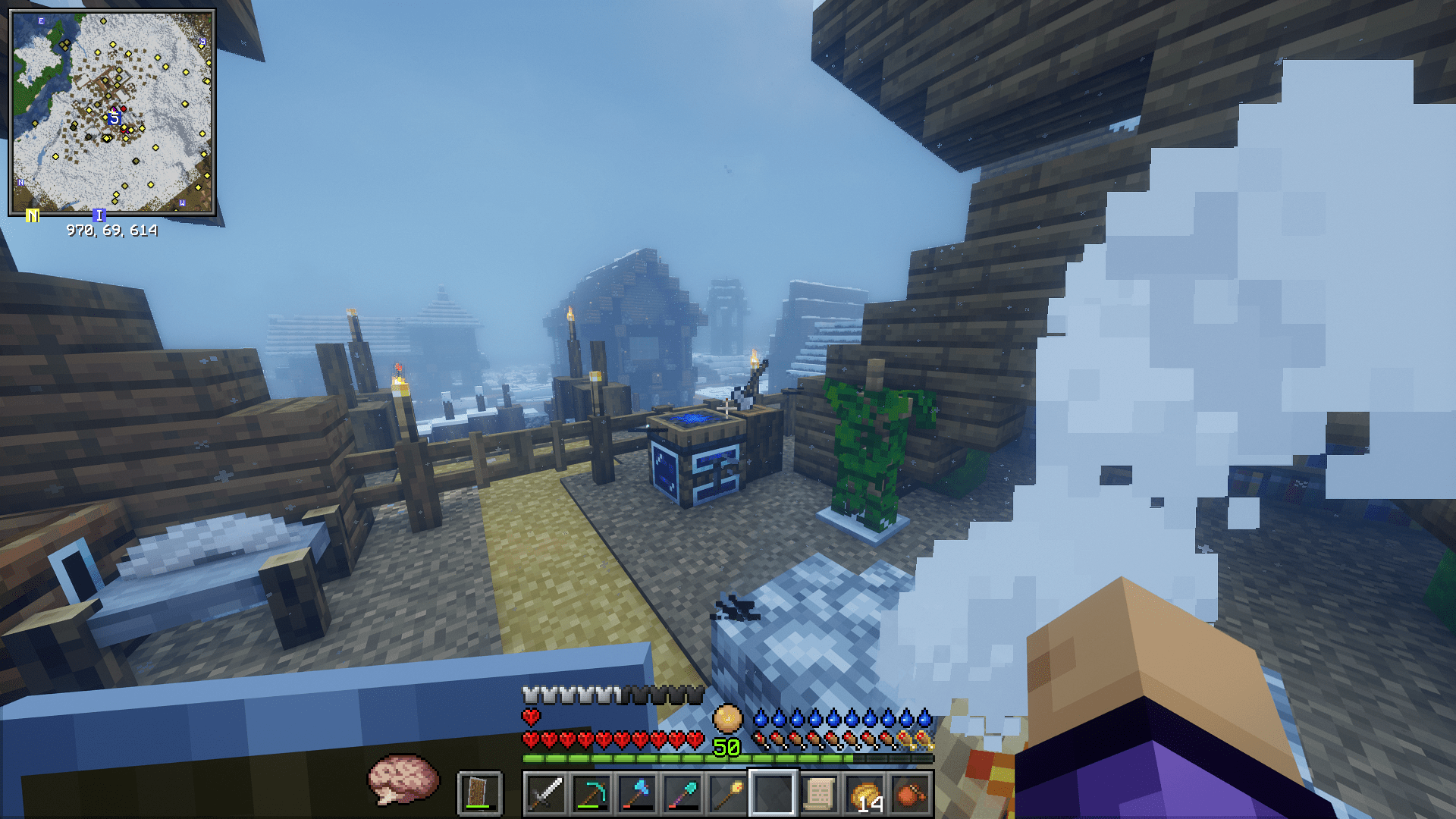Click the E direction label on the minimap
Screen dimensions: 1456x819
pyautogui.click(x=41, y=21)
